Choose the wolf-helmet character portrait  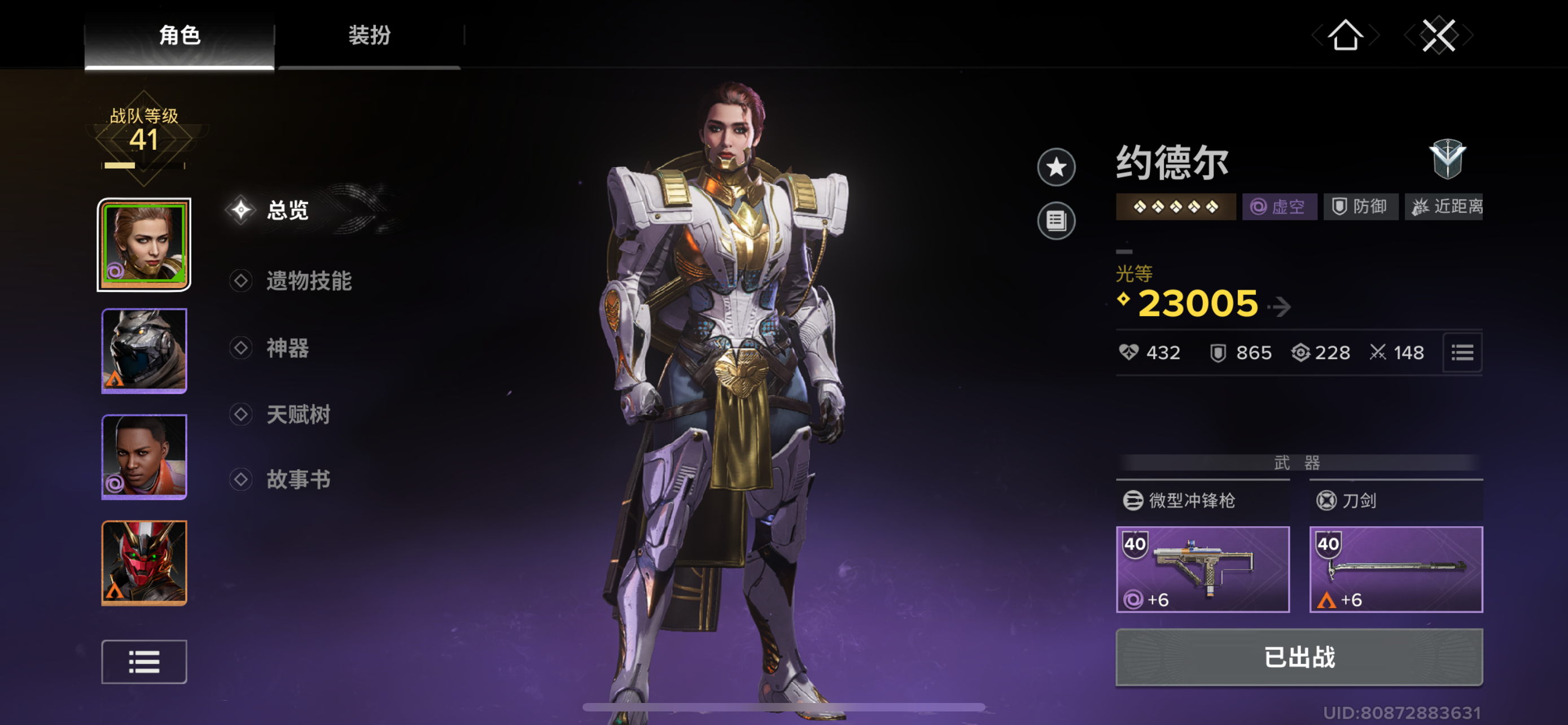144,351
